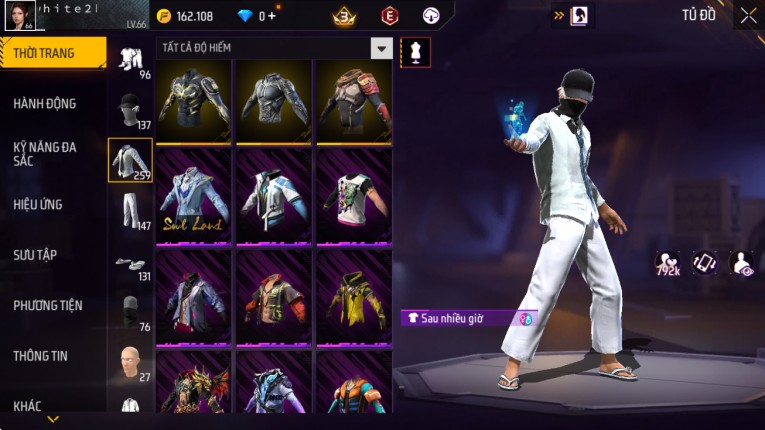Go to SƯU TẬP tab
The image size is (765, 430).
click(x=35, y=254)
